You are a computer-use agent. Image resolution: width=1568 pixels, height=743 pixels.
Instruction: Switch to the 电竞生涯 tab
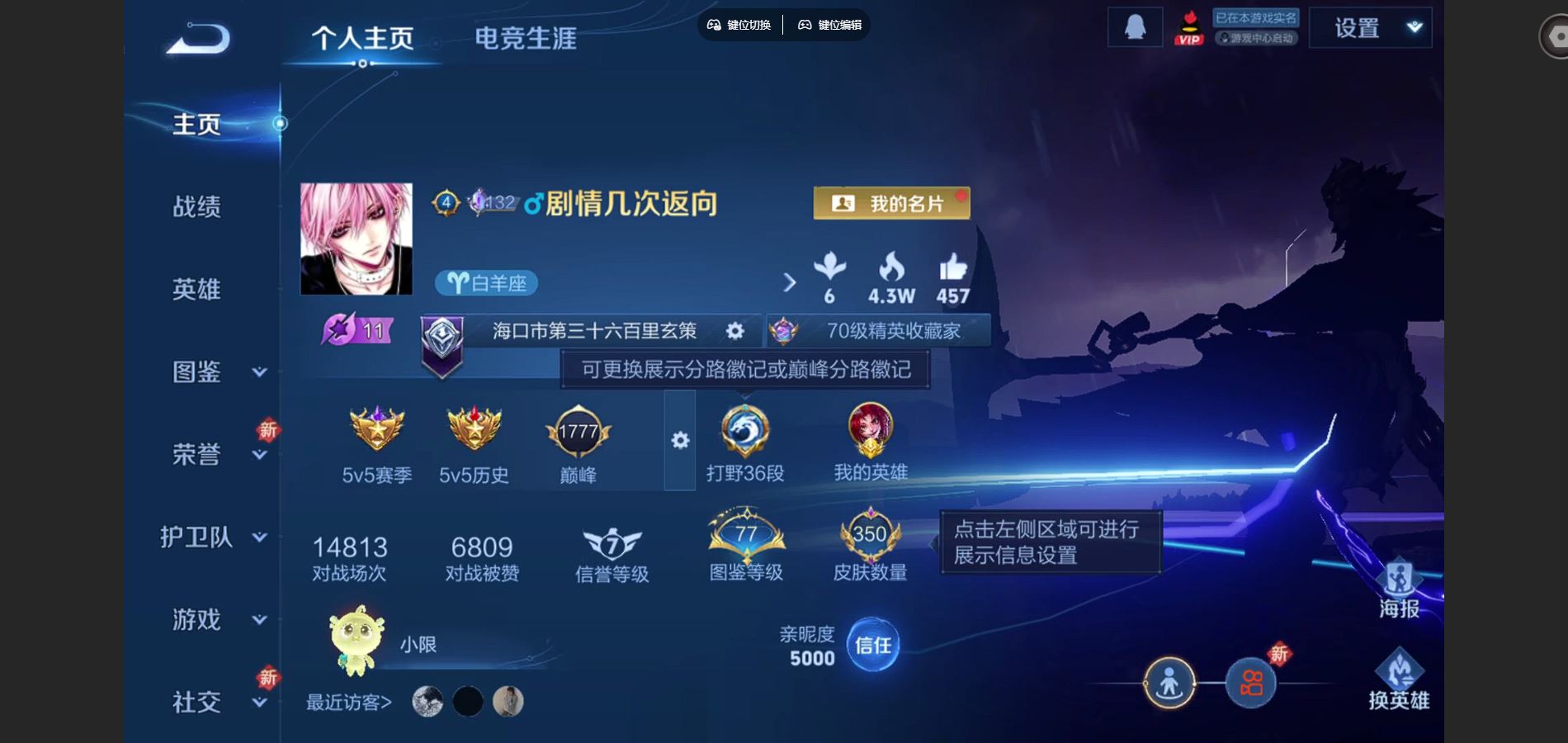pos(526,38)
